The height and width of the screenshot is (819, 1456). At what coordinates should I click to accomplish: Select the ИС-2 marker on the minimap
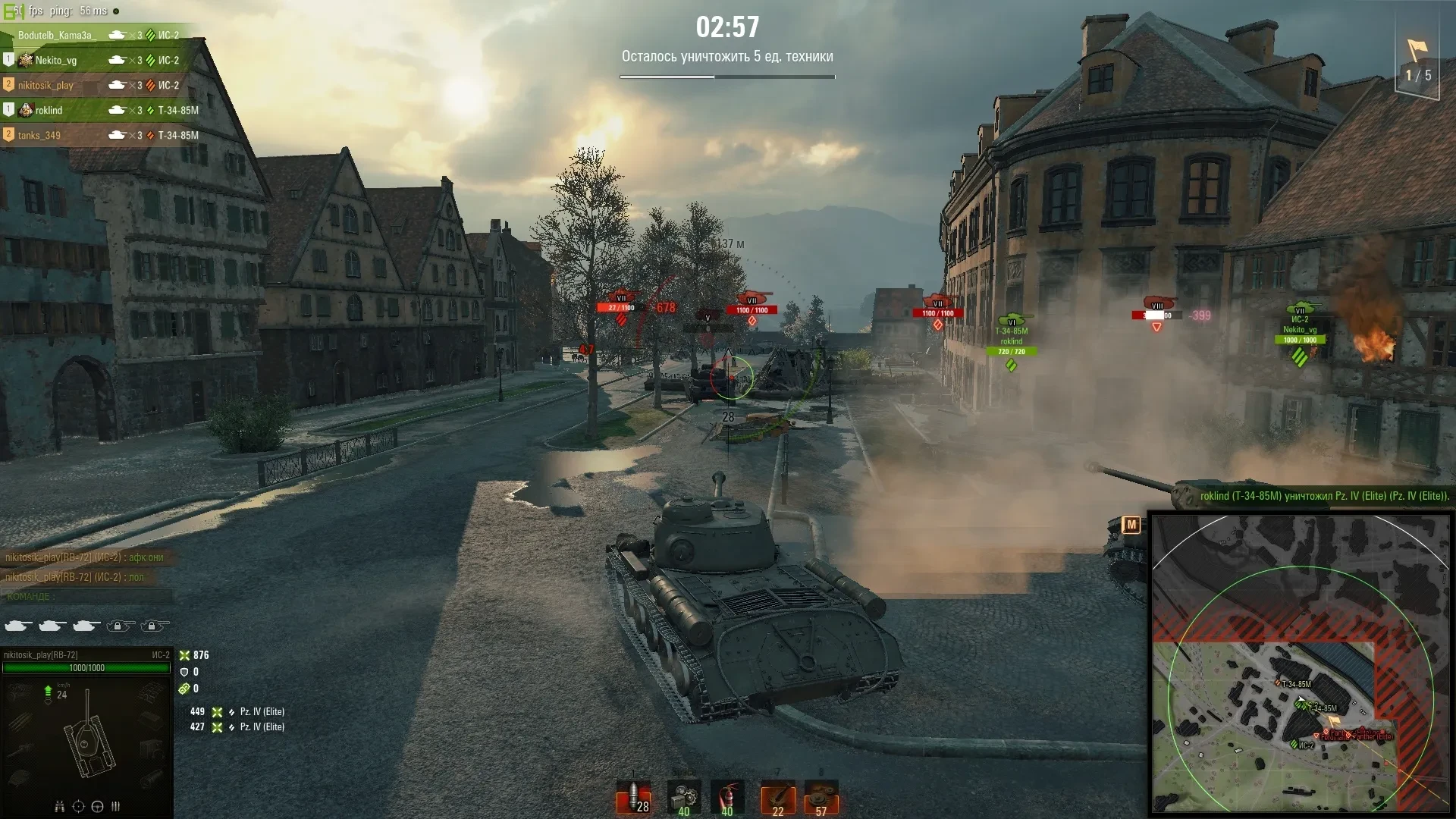[1294, 745]
